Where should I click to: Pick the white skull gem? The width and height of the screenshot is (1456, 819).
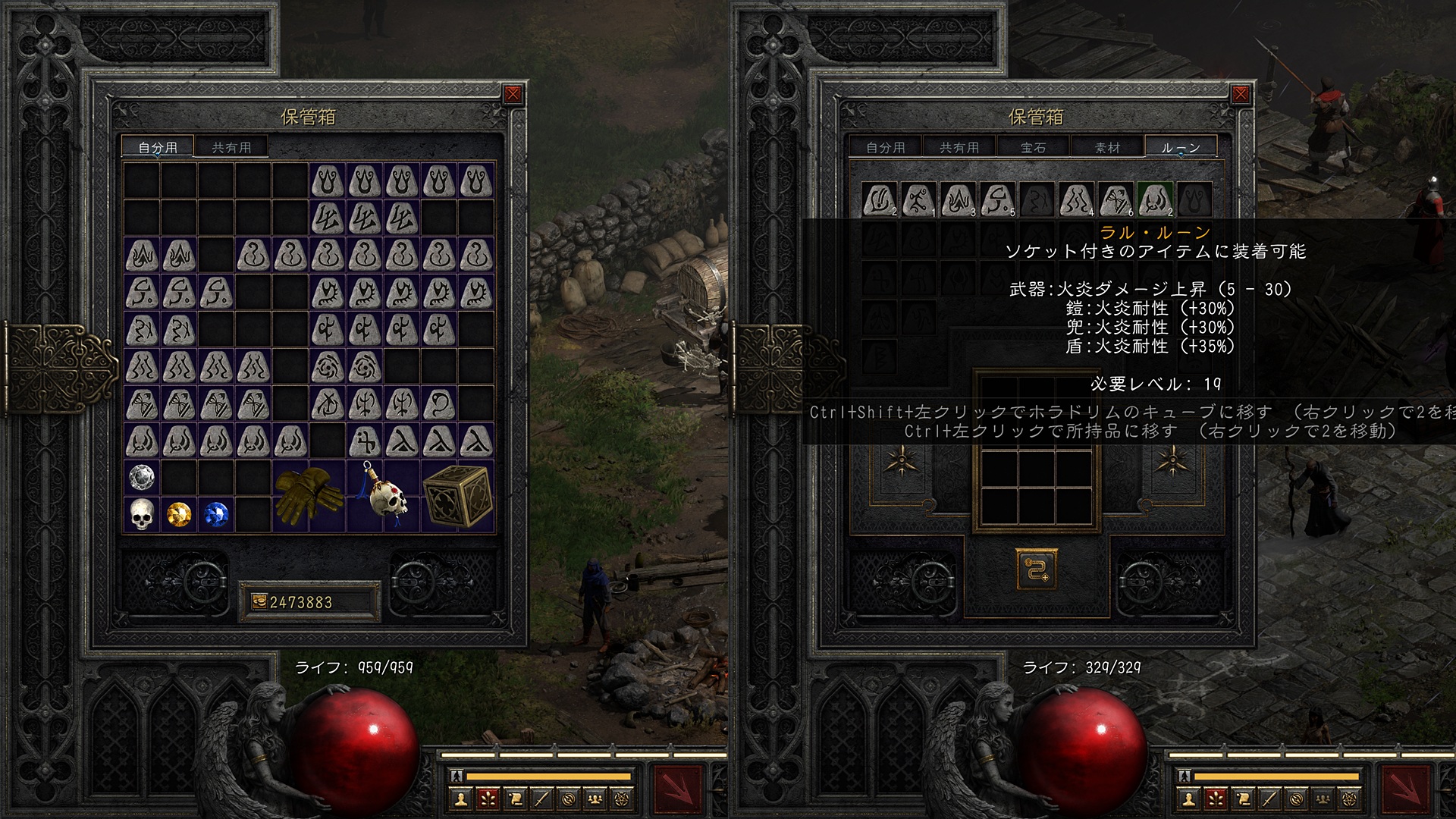[142, 515]
